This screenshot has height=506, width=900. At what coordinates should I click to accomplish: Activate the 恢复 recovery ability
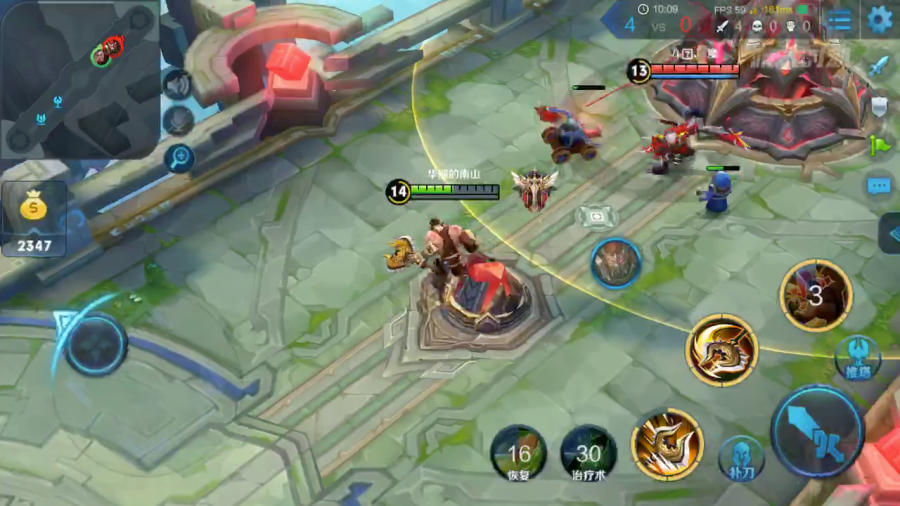click(x=518, y=452)
